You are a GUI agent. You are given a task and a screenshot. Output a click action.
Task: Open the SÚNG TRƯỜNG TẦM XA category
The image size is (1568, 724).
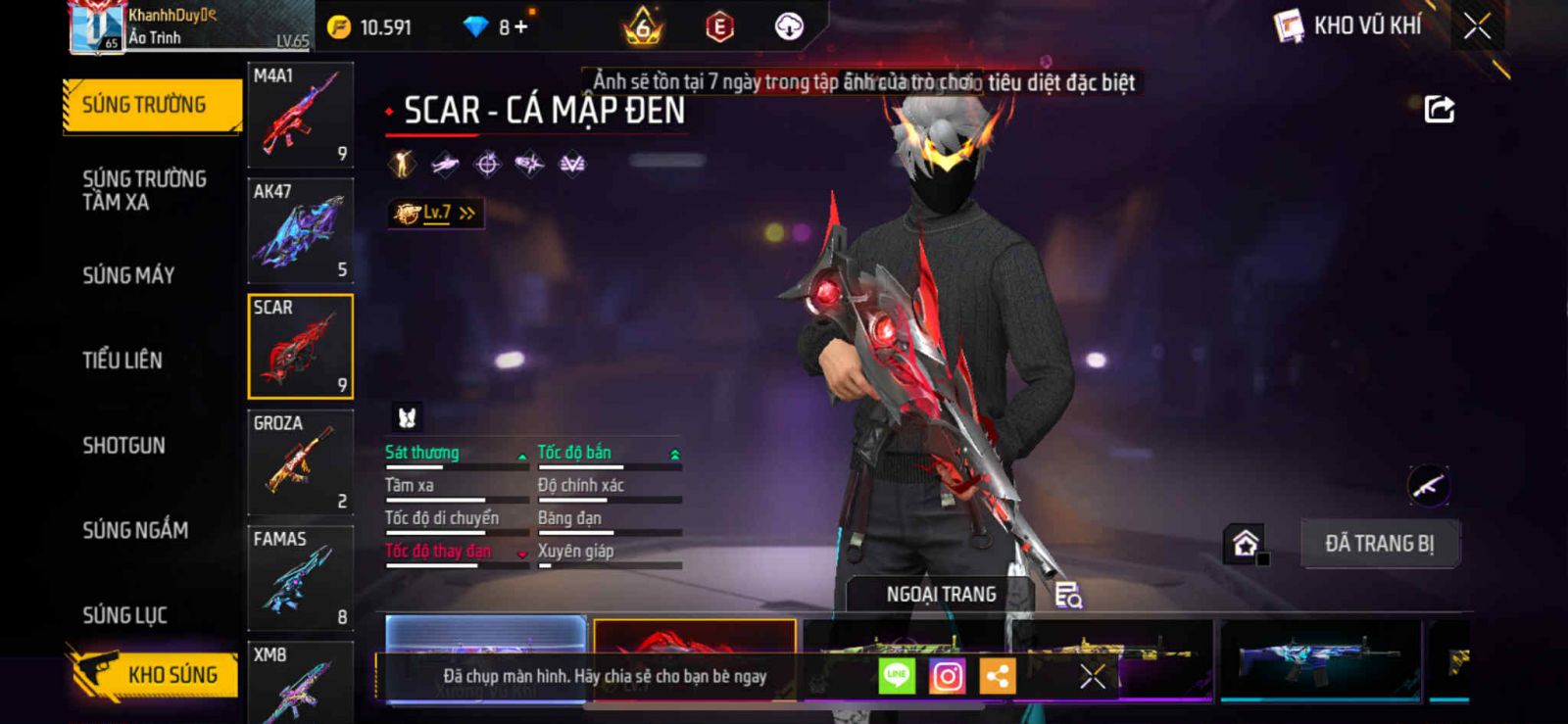coord(144,190)
